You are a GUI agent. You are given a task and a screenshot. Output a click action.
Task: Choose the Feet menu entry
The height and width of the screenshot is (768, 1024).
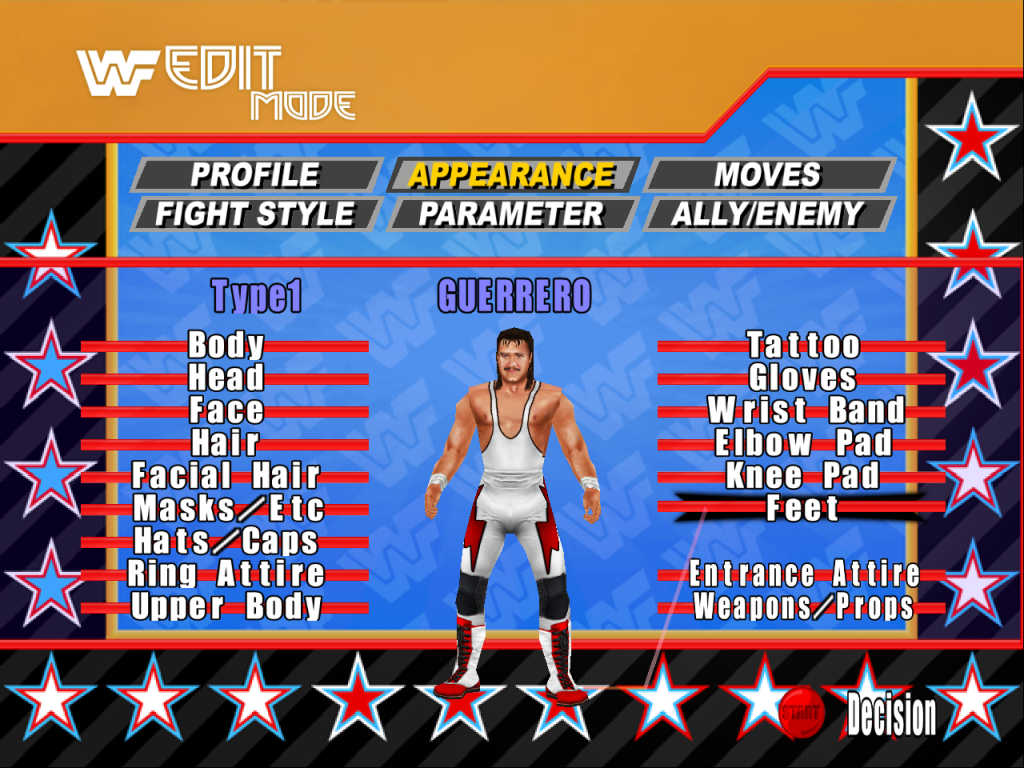[x=802, y=509]
